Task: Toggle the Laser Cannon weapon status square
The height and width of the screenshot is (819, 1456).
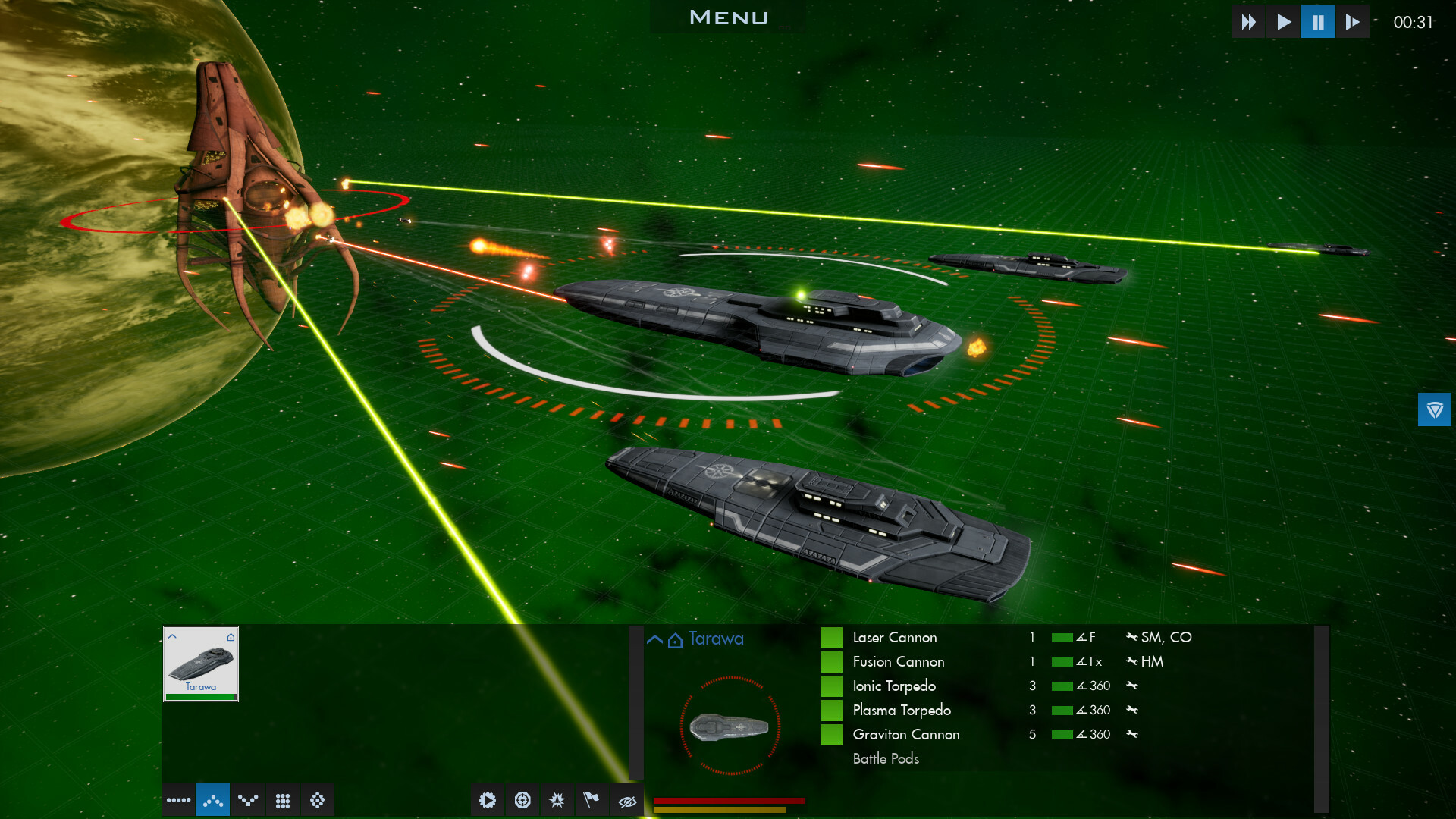Action: [833, 637]
